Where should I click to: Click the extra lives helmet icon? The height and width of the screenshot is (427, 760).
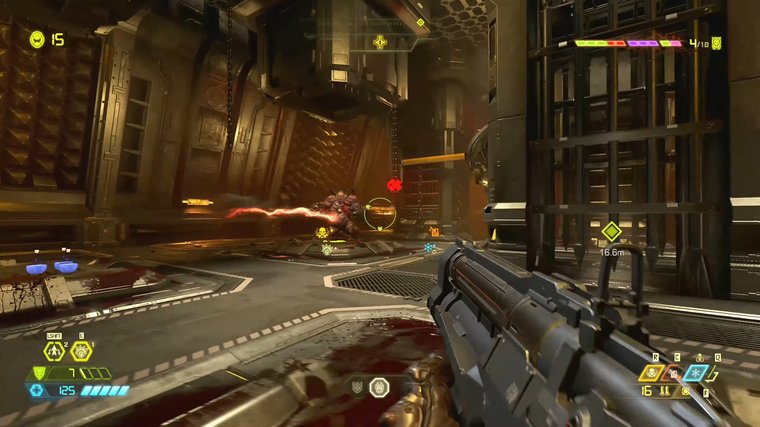(37, 39)
